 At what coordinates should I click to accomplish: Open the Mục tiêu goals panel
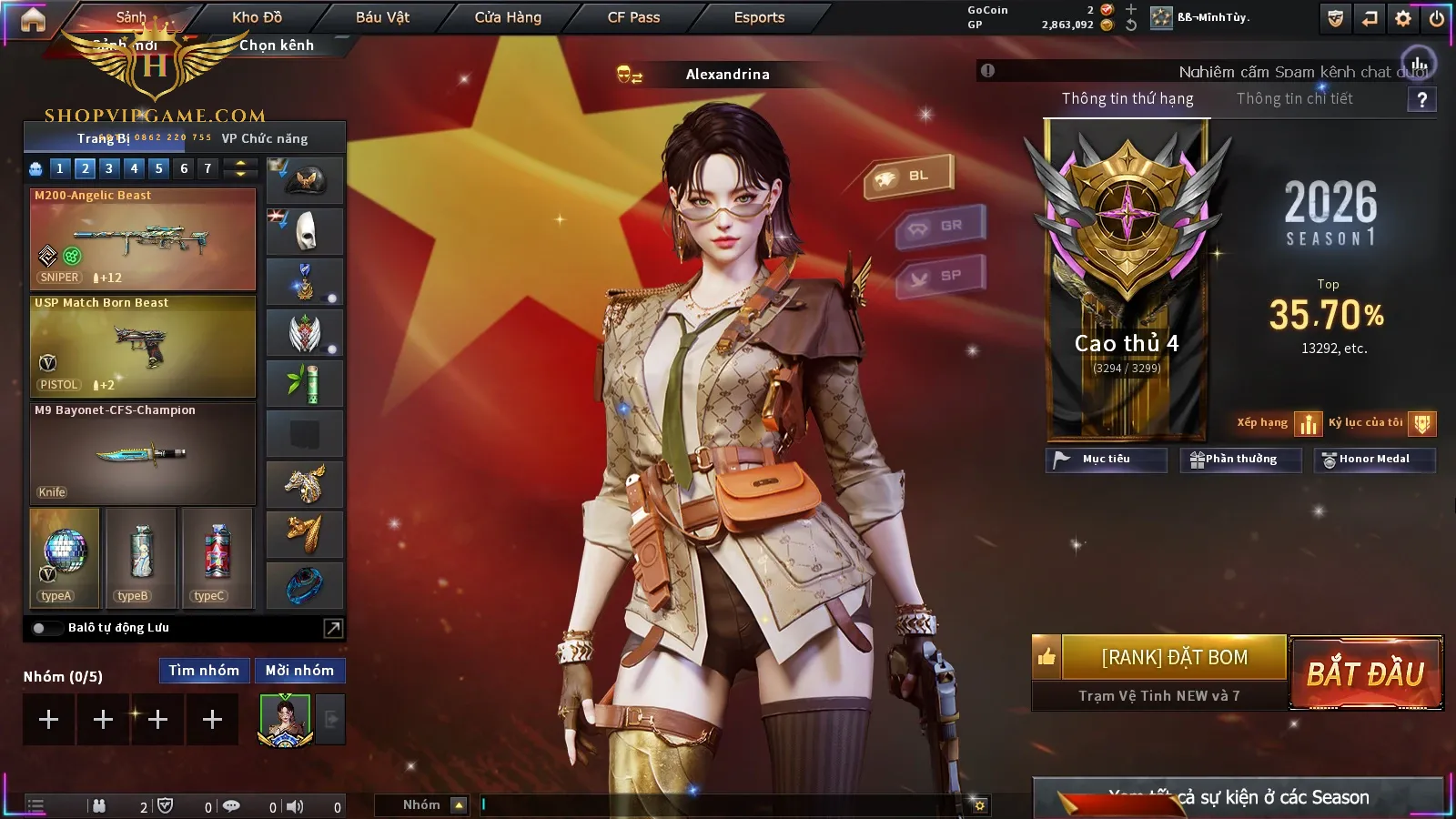(1106, 460)
